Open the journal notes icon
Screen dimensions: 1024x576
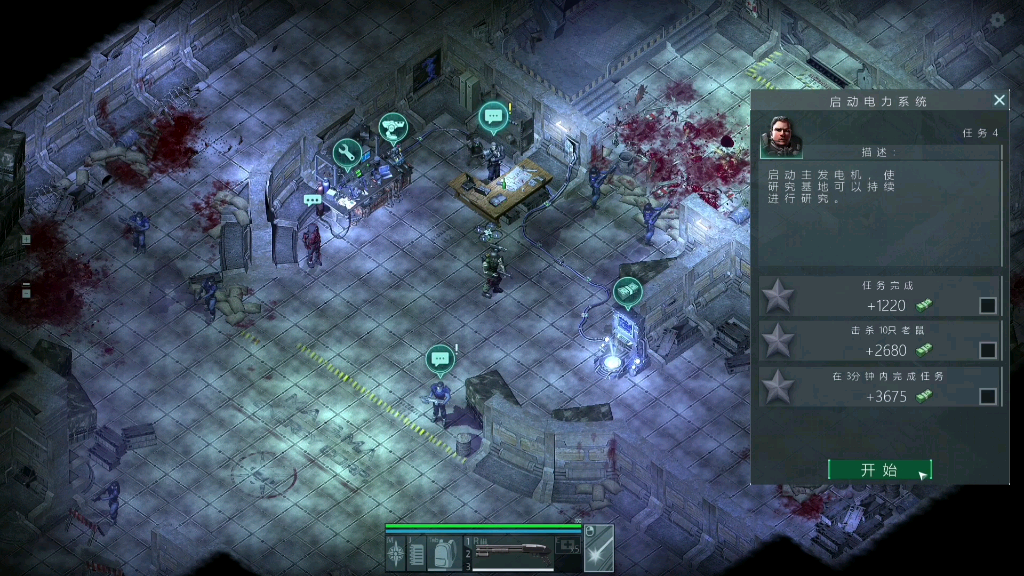417,553
